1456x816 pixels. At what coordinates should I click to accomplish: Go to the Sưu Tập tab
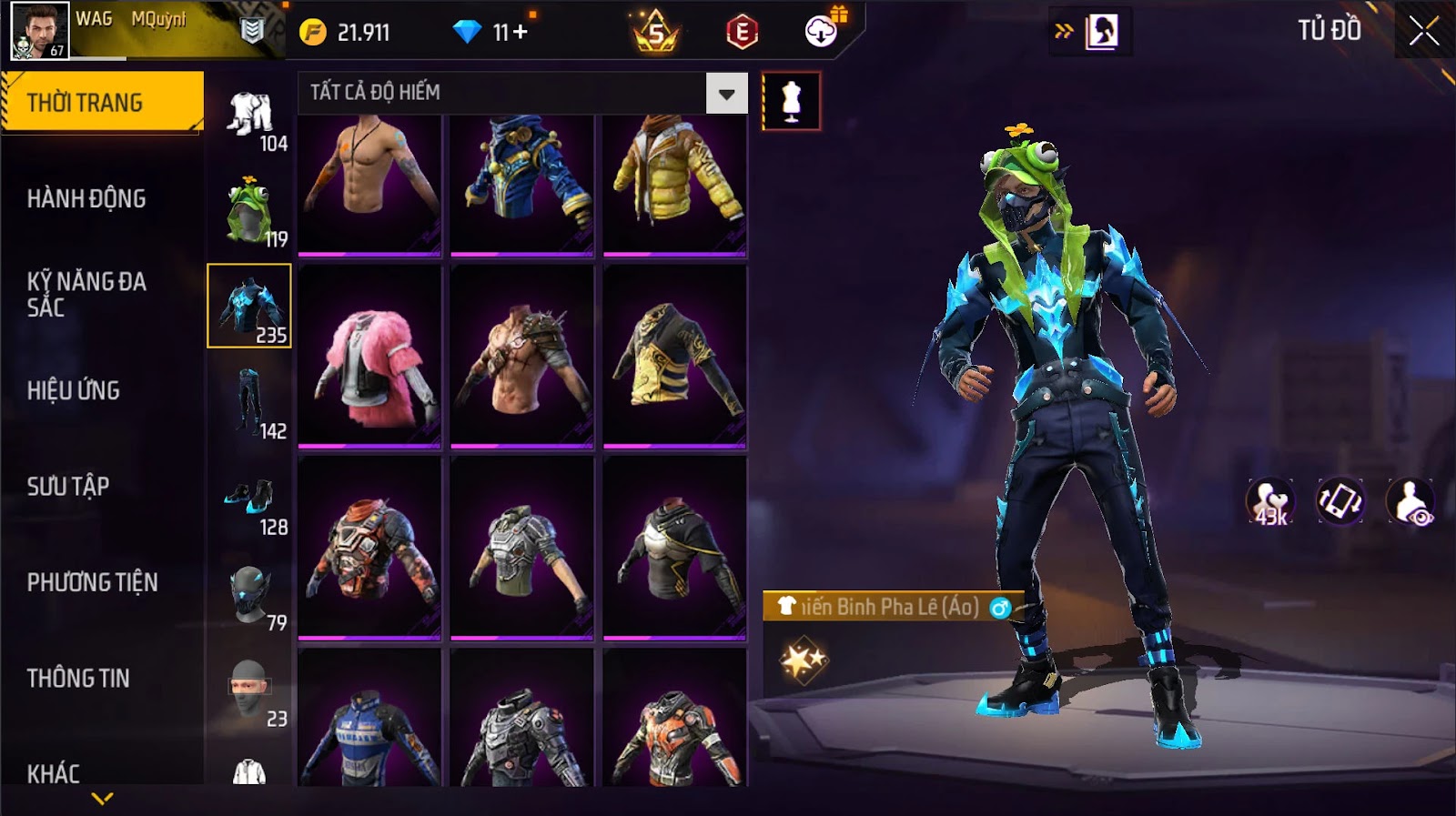(x=68, y=487)
